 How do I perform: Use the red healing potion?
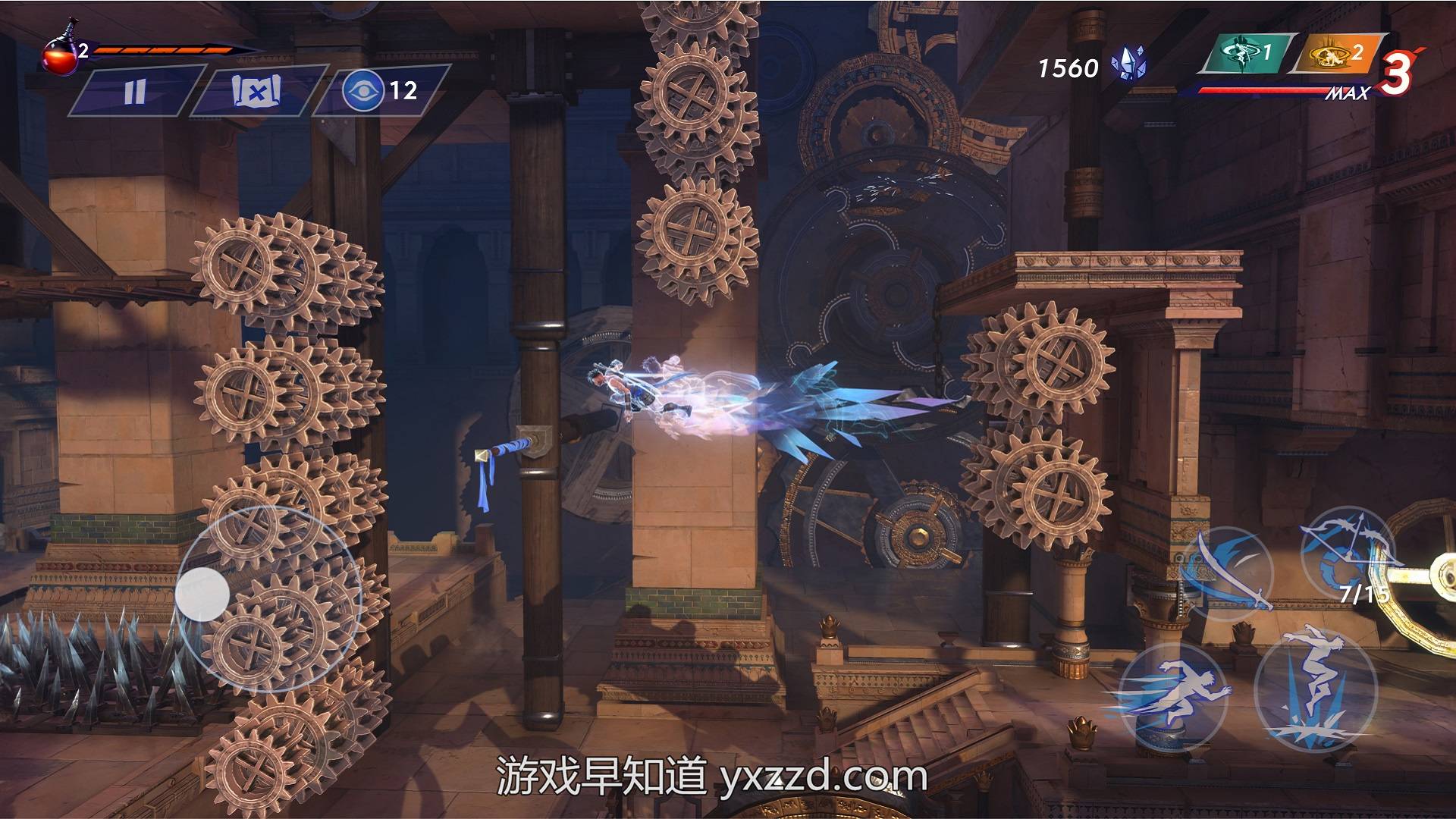(61, 57)
